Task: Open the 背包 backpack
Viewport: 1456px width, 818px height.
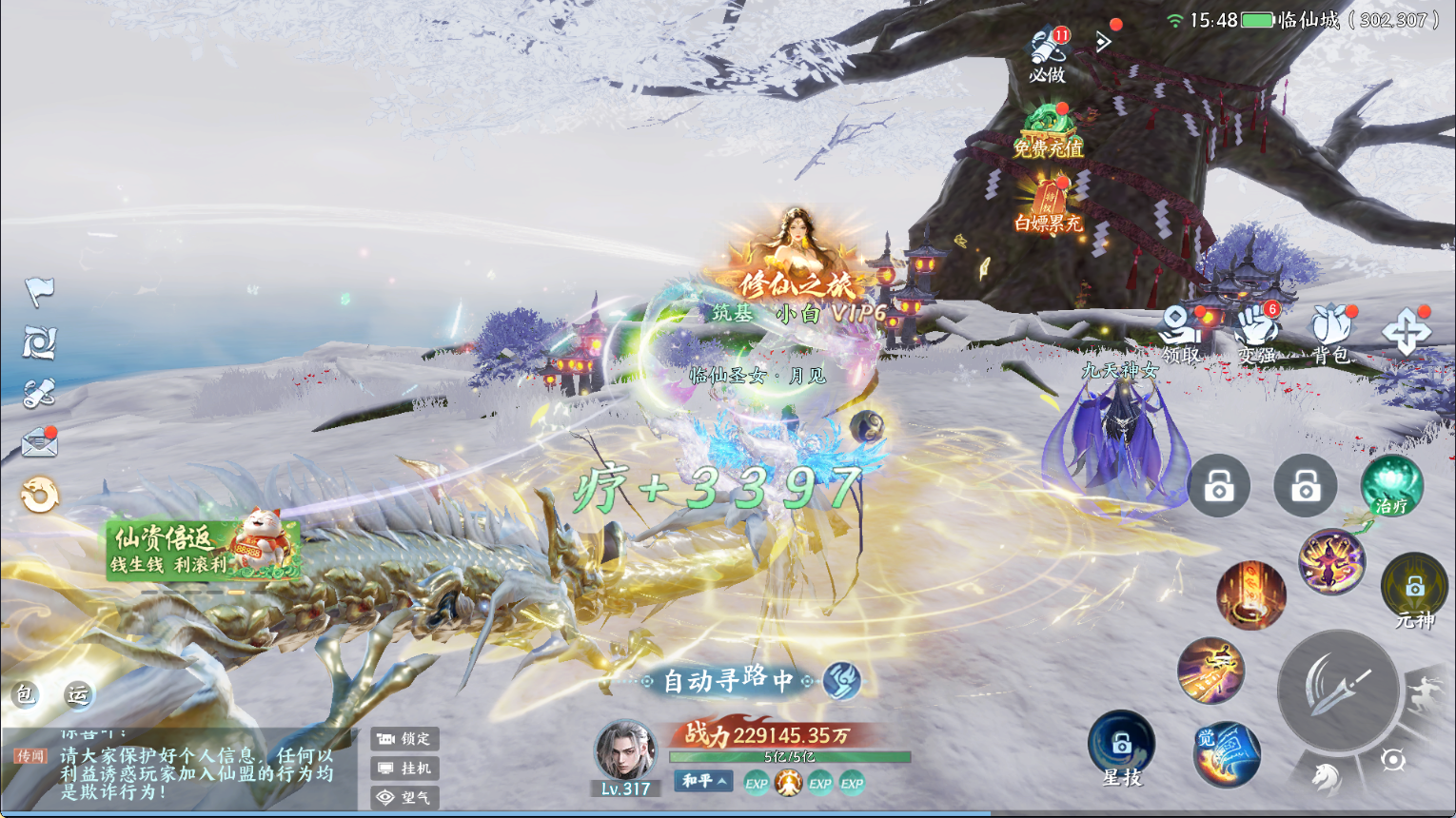Action: (1330, 335)
